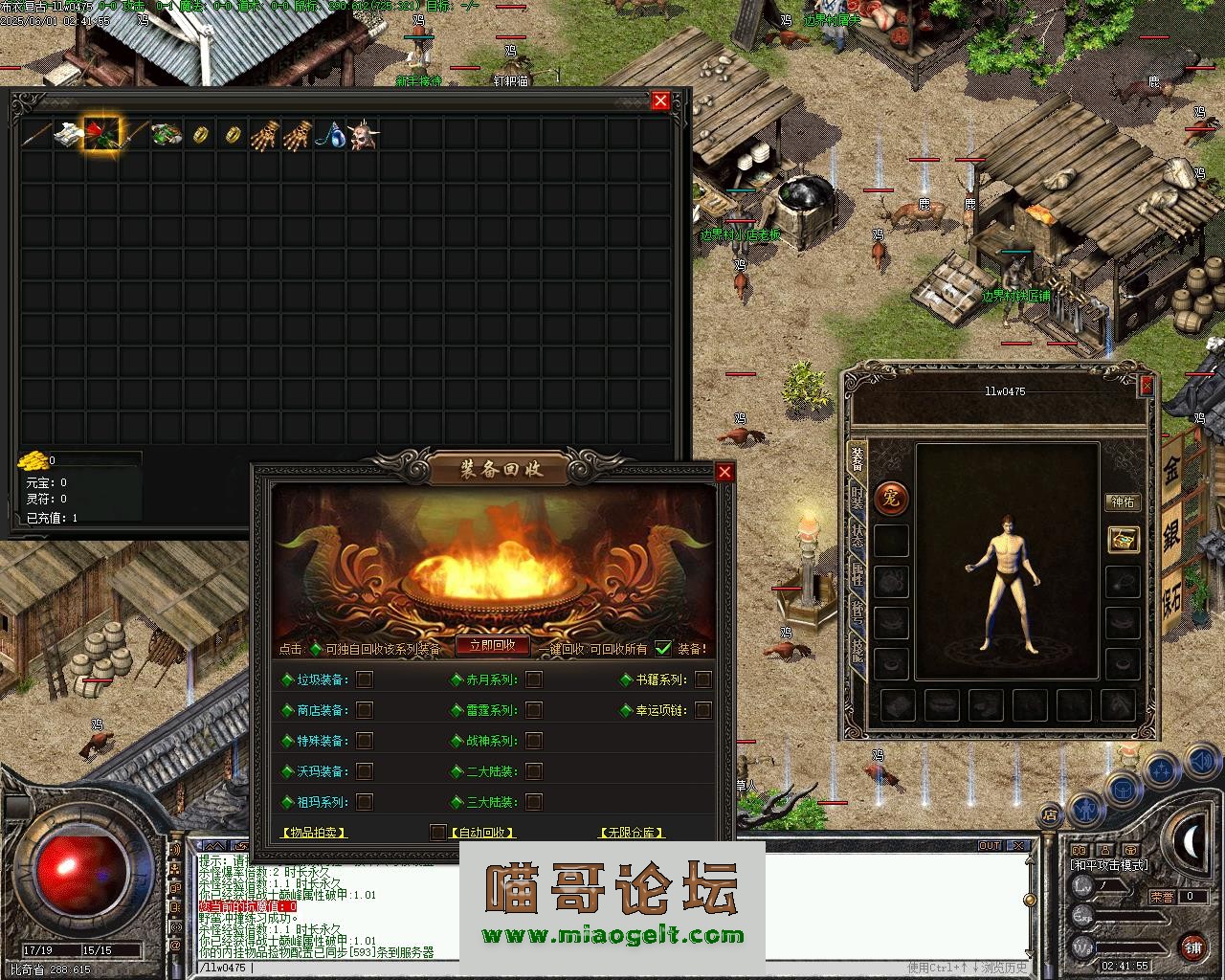The width and height of the screenshot is (1225, 980).
Task: Select the blue gem necklace in the bag
Action: click(331, 135)
